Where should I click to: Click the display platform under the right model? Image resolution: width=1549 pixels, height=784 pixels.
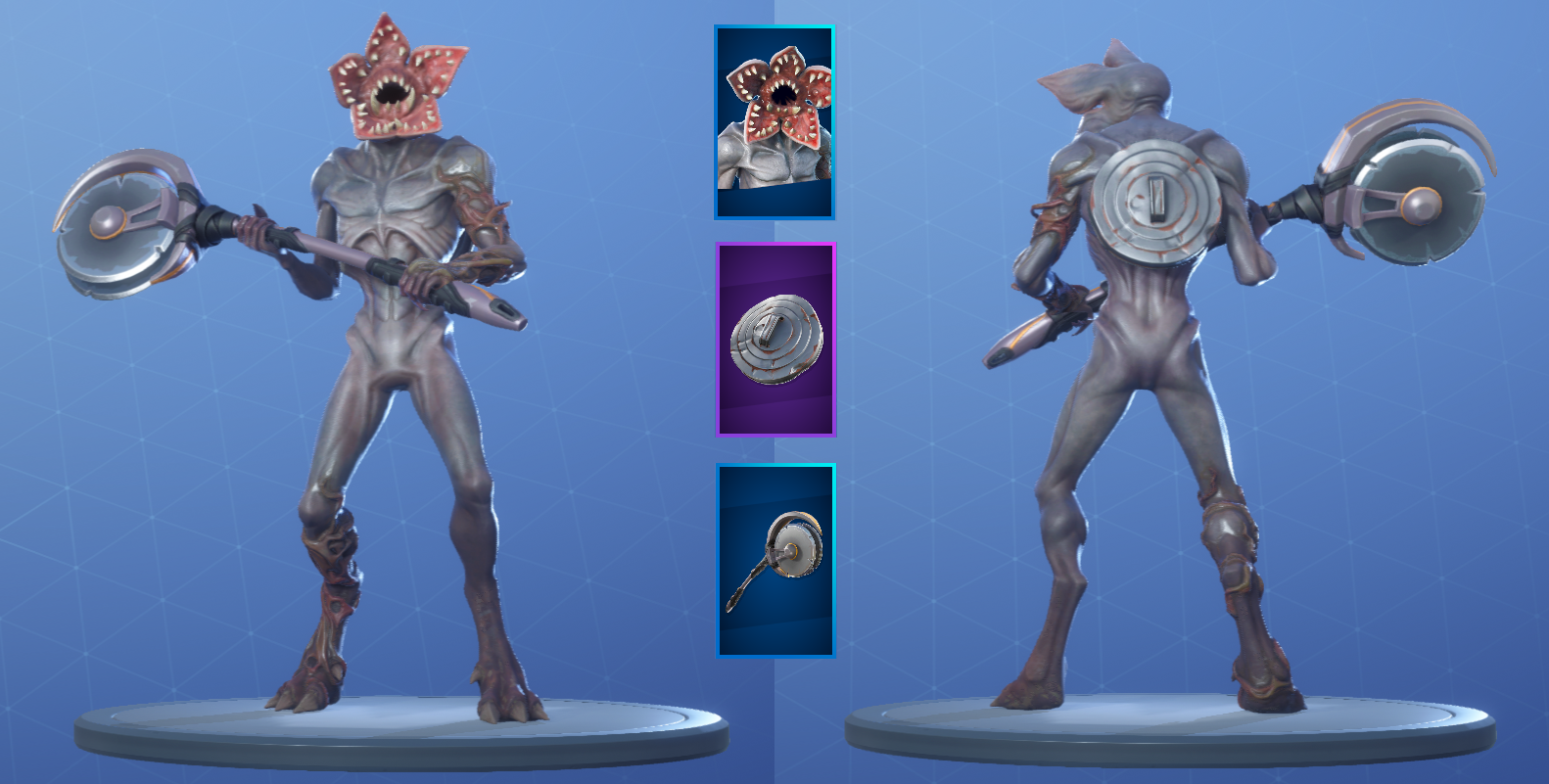point(1155,729)
